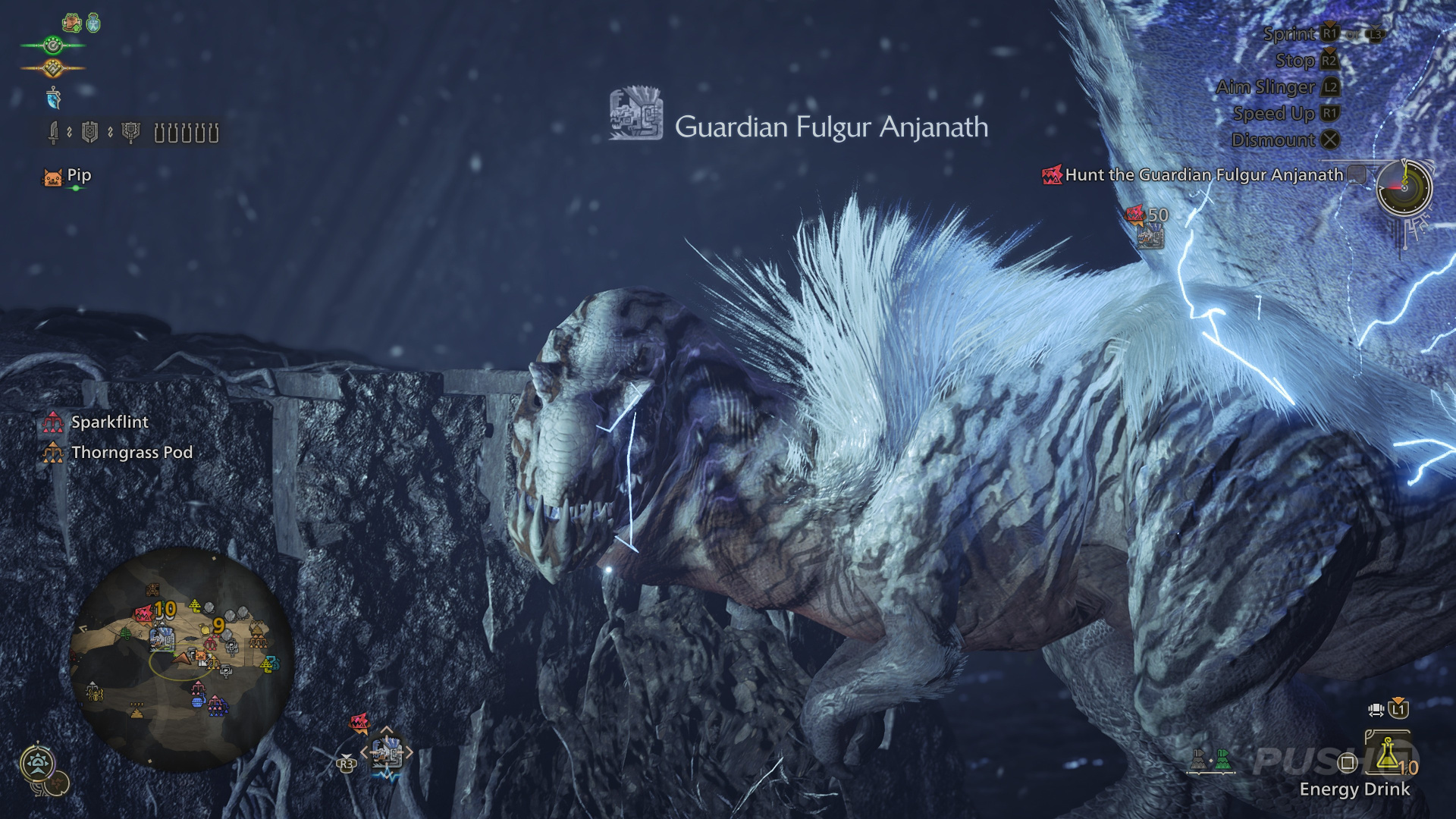Select the meal buff icon at top left
Screen dimensions: 1456x819
72,22
